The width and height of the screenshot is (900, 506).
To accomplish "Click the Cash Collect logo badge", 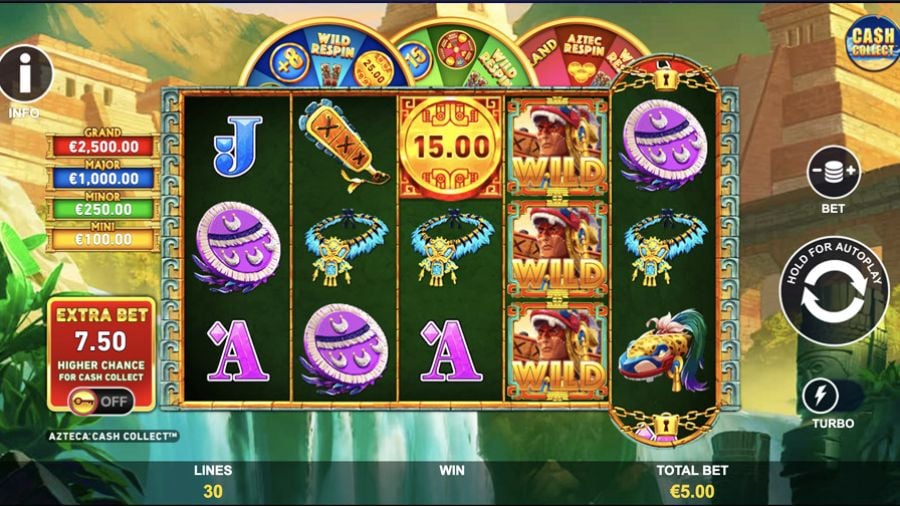I will [x=871, y=42].
